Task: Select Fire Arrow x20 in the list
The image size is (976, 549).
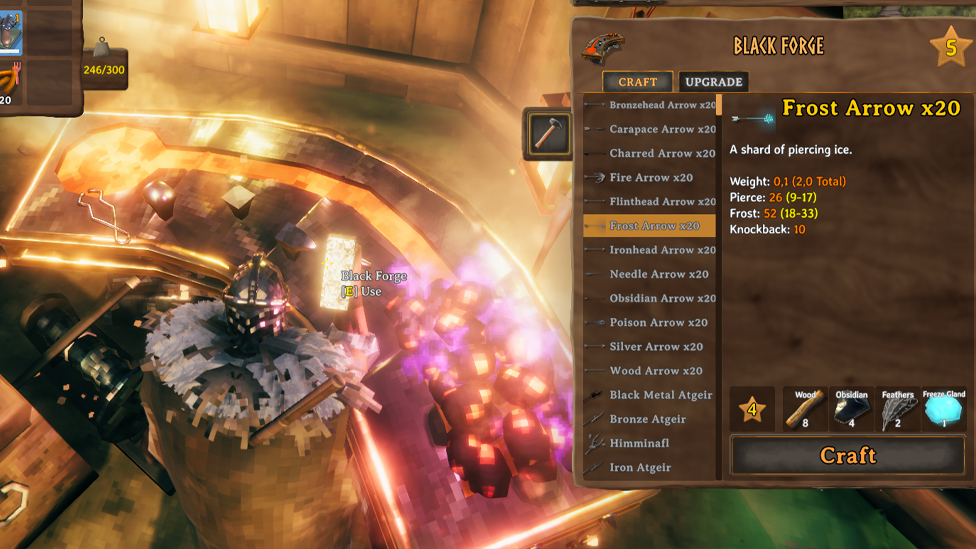Action: click(x=651, y=177)
